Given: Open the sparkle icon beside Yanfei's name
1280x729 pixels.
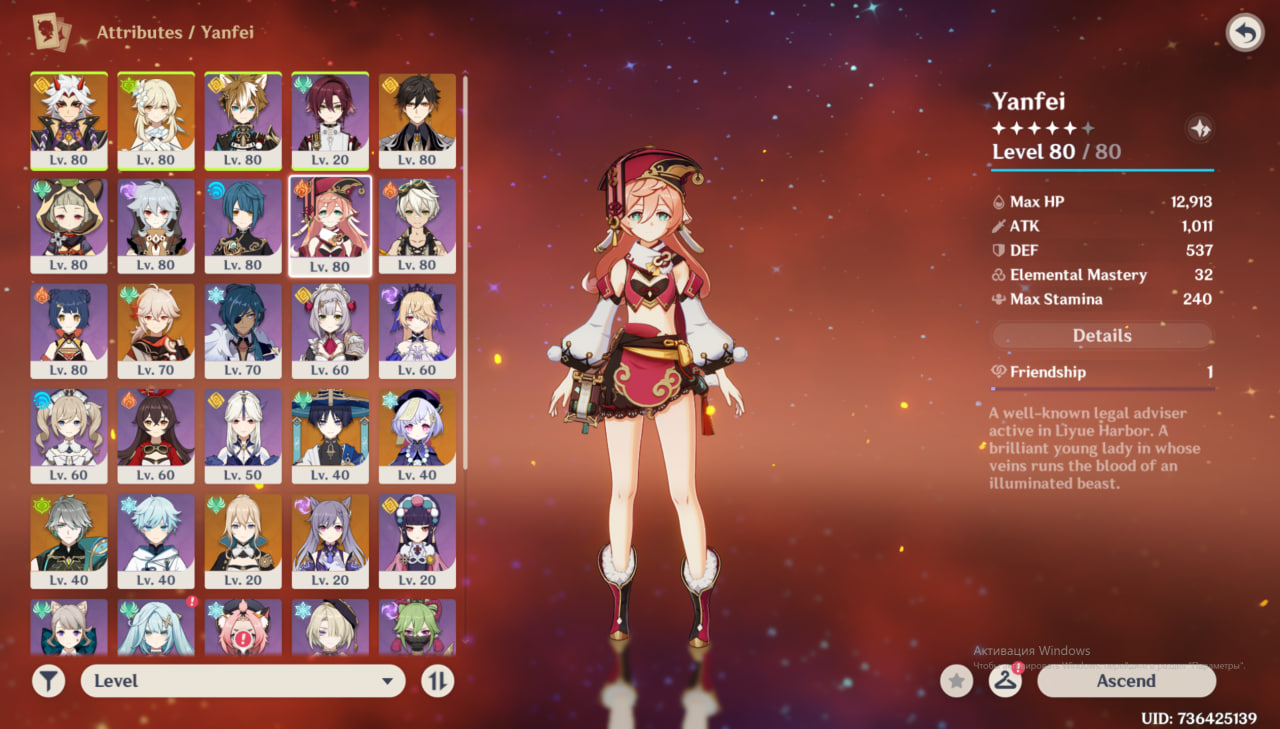Looking at the screenshot, I should tap(1200, 128).
